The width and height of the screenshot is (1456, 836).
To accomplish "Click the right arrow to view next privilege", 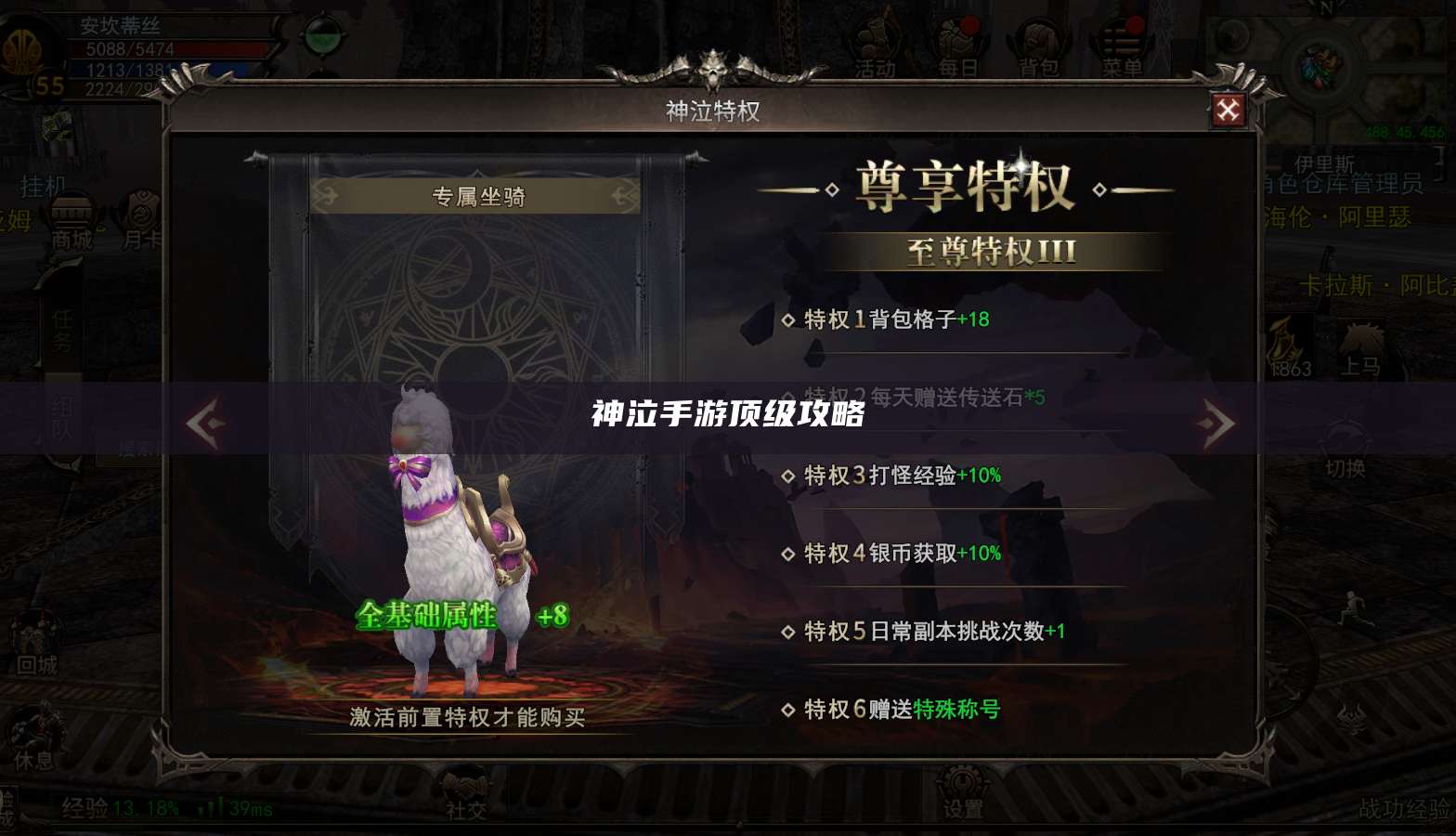I will click(x=1218, y=423).
